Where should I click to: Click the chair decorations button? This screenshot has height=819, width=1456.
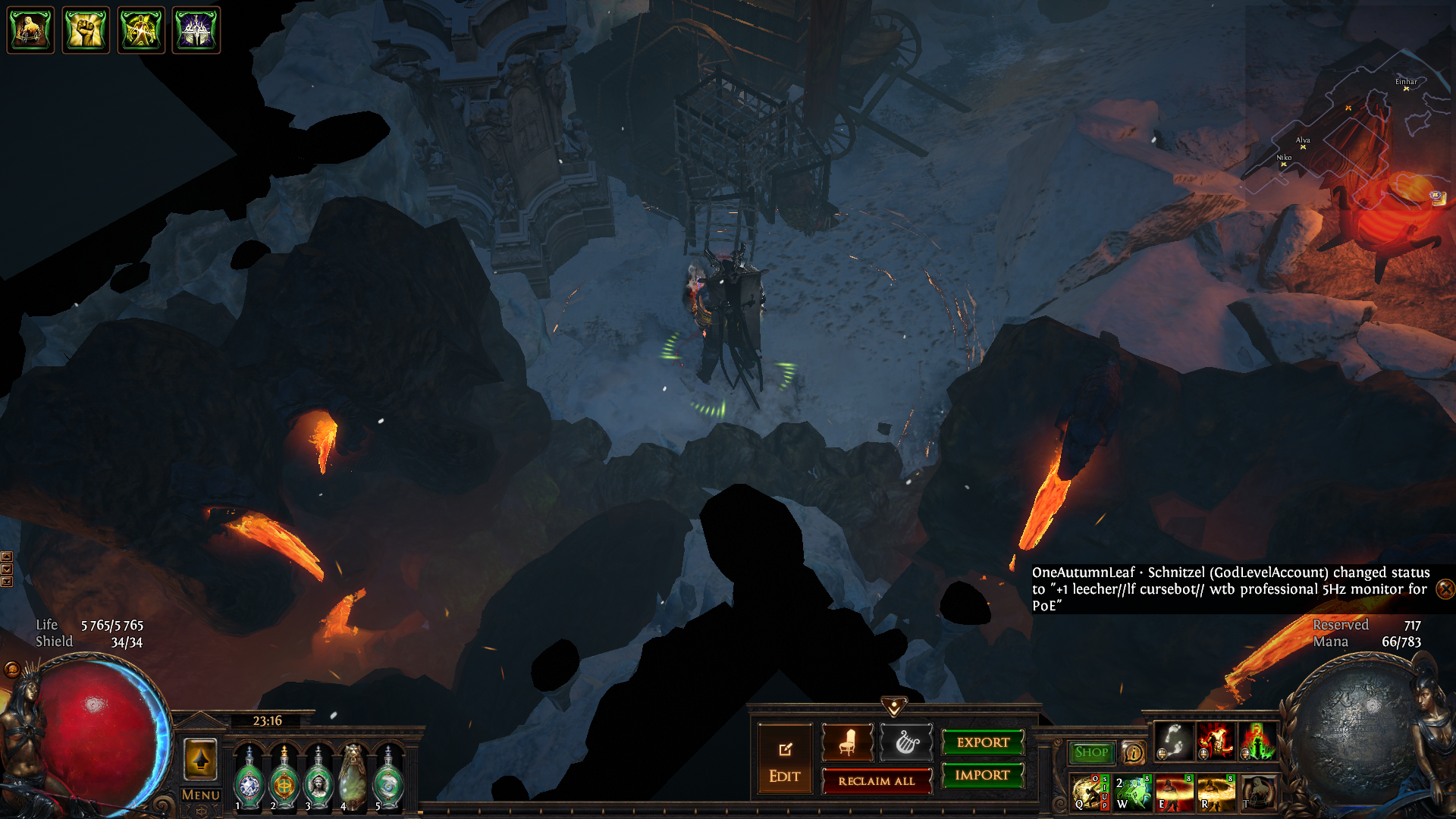tap(847, 742)
